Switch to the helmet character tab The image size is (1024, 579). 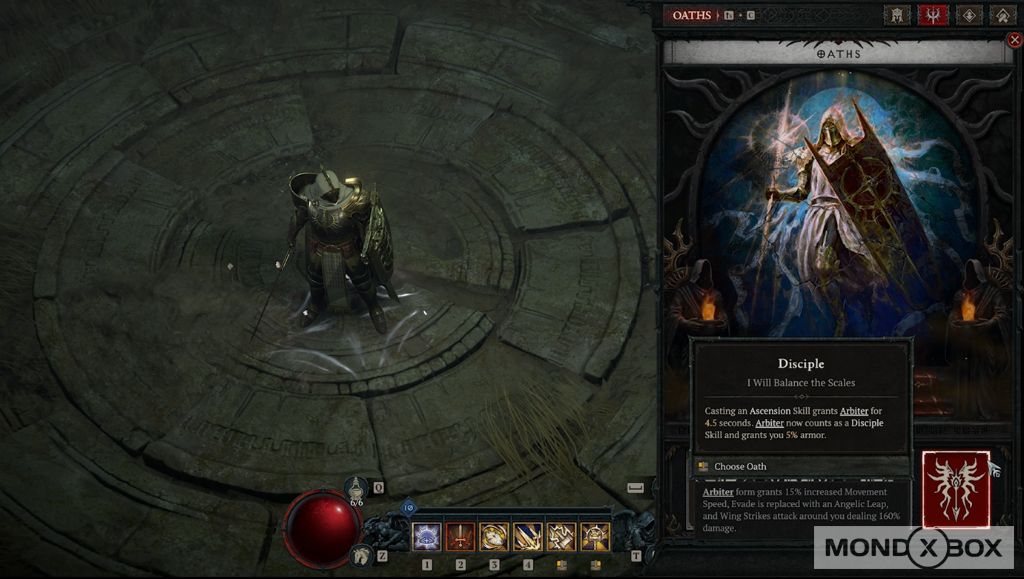pyautogui.click(x=897, y=15)
